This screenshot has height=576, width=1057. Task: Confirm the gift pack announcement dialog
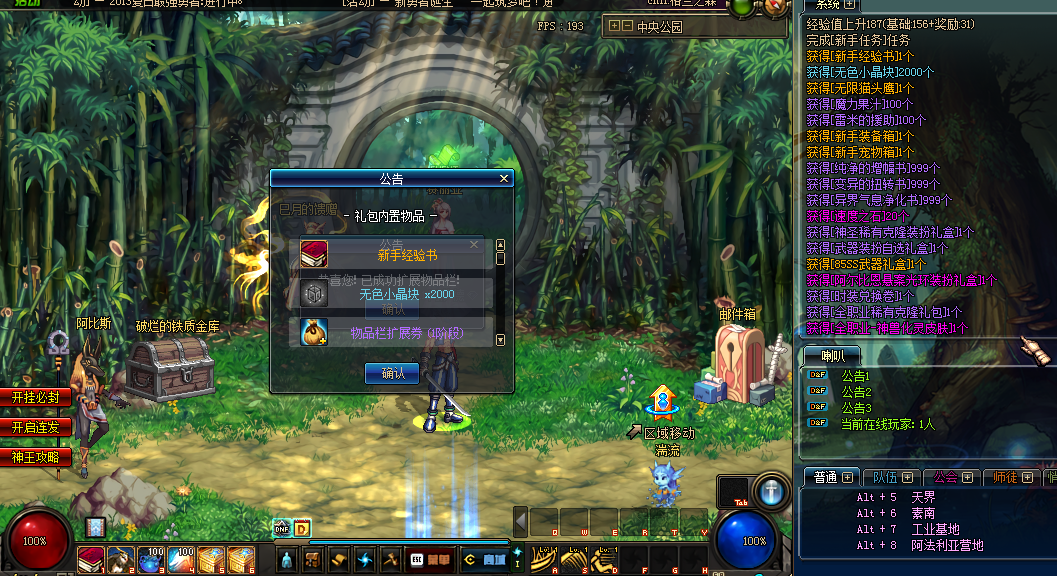(x=391, y=373)
